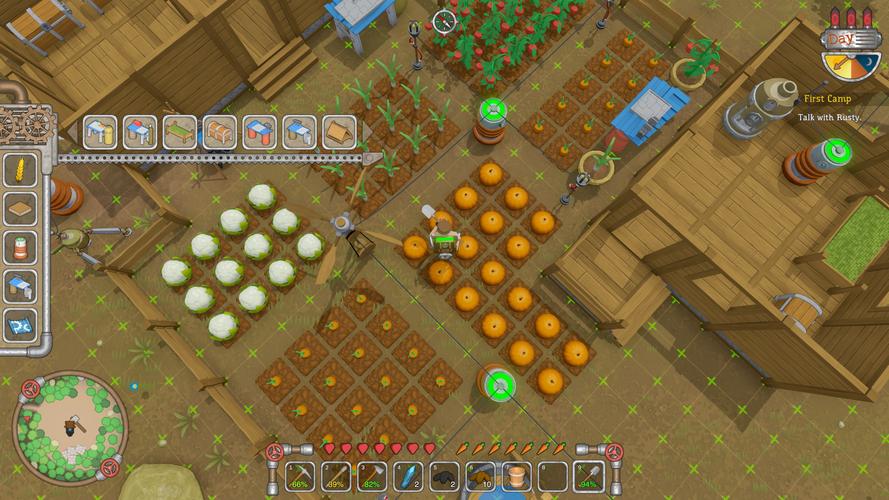
Task: Open the First Camp quest tracker
Action: tap(827, 107)
